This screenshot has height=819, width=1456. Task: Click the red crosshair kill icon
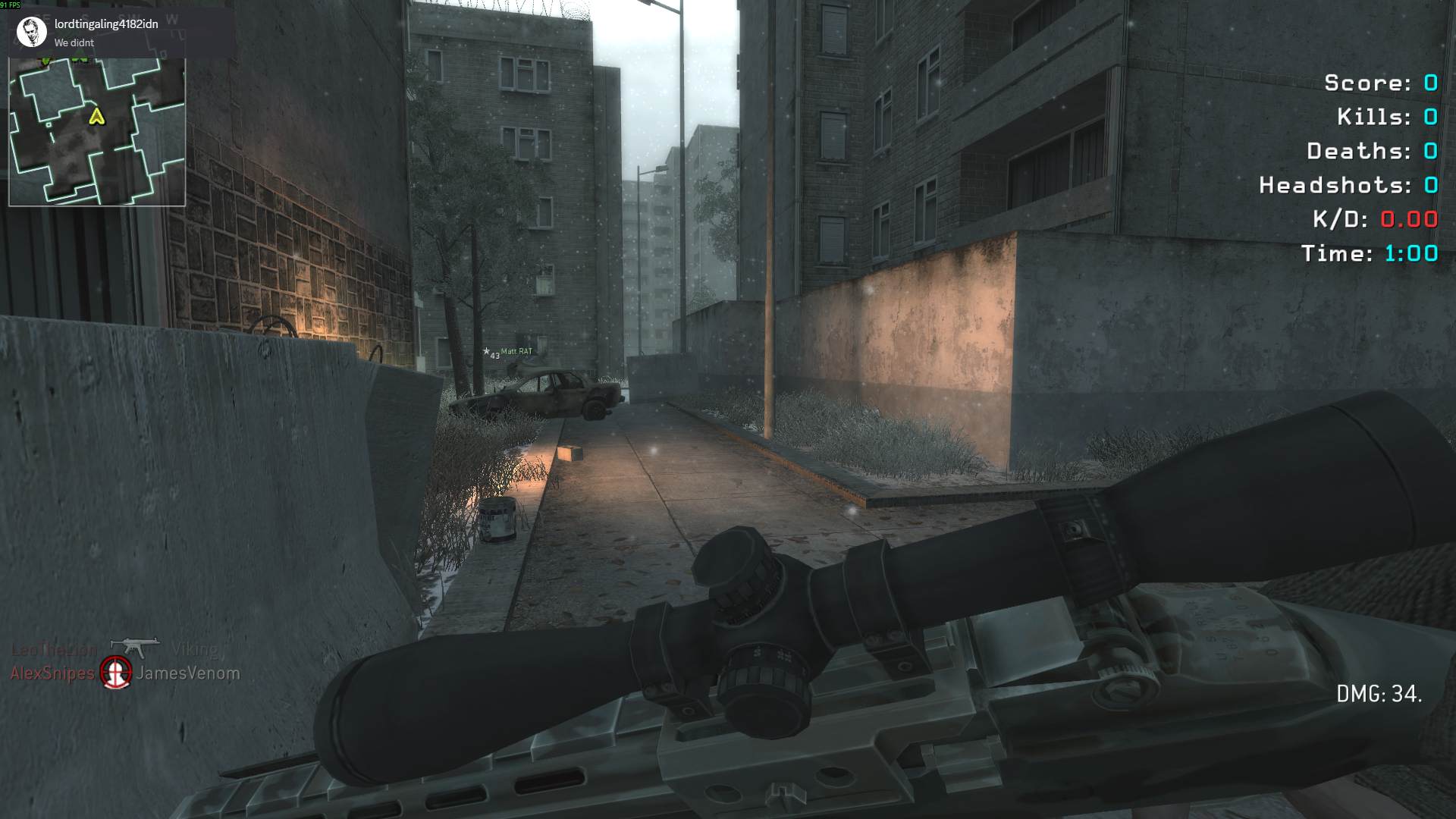click(x=116, y=672)
